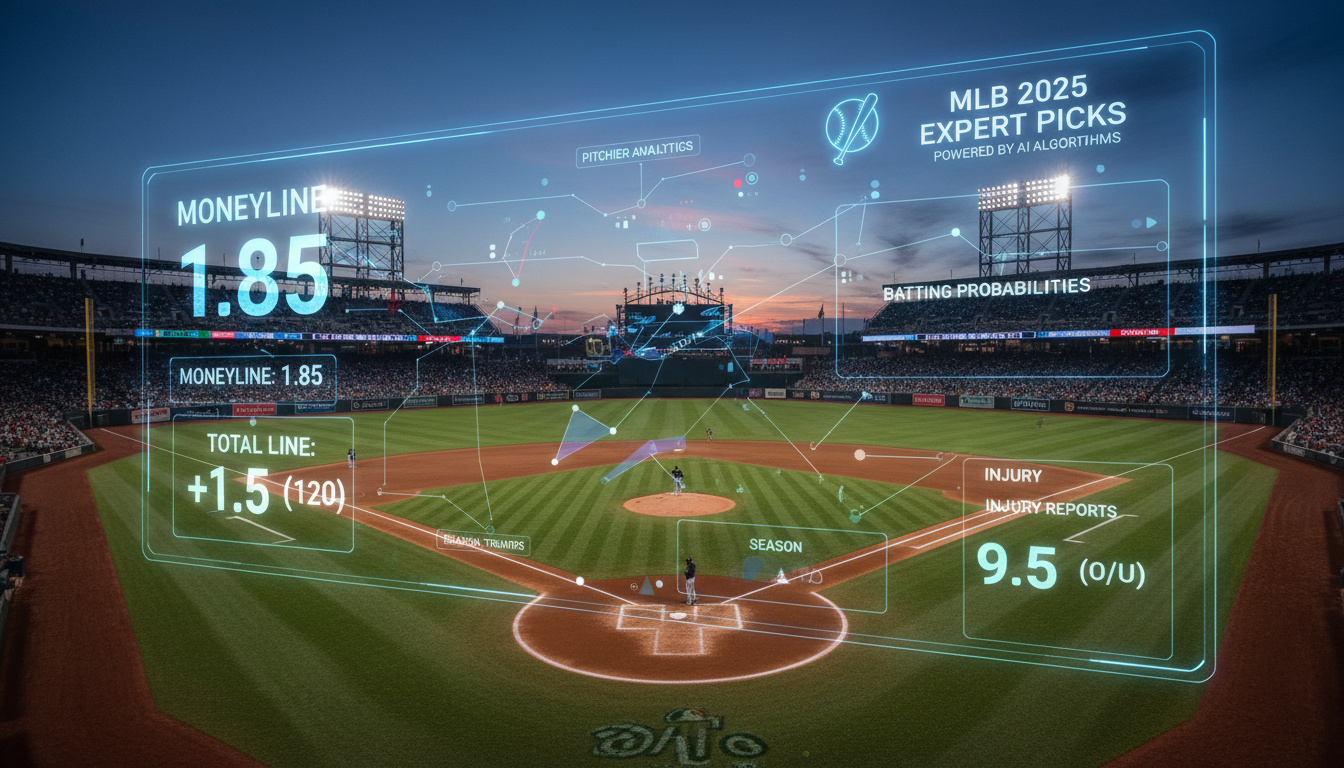Screen dimensions: 1344x768
Task: Open the Injury Reports panel
Action: pyautogui.click(x=1066, y=560)
